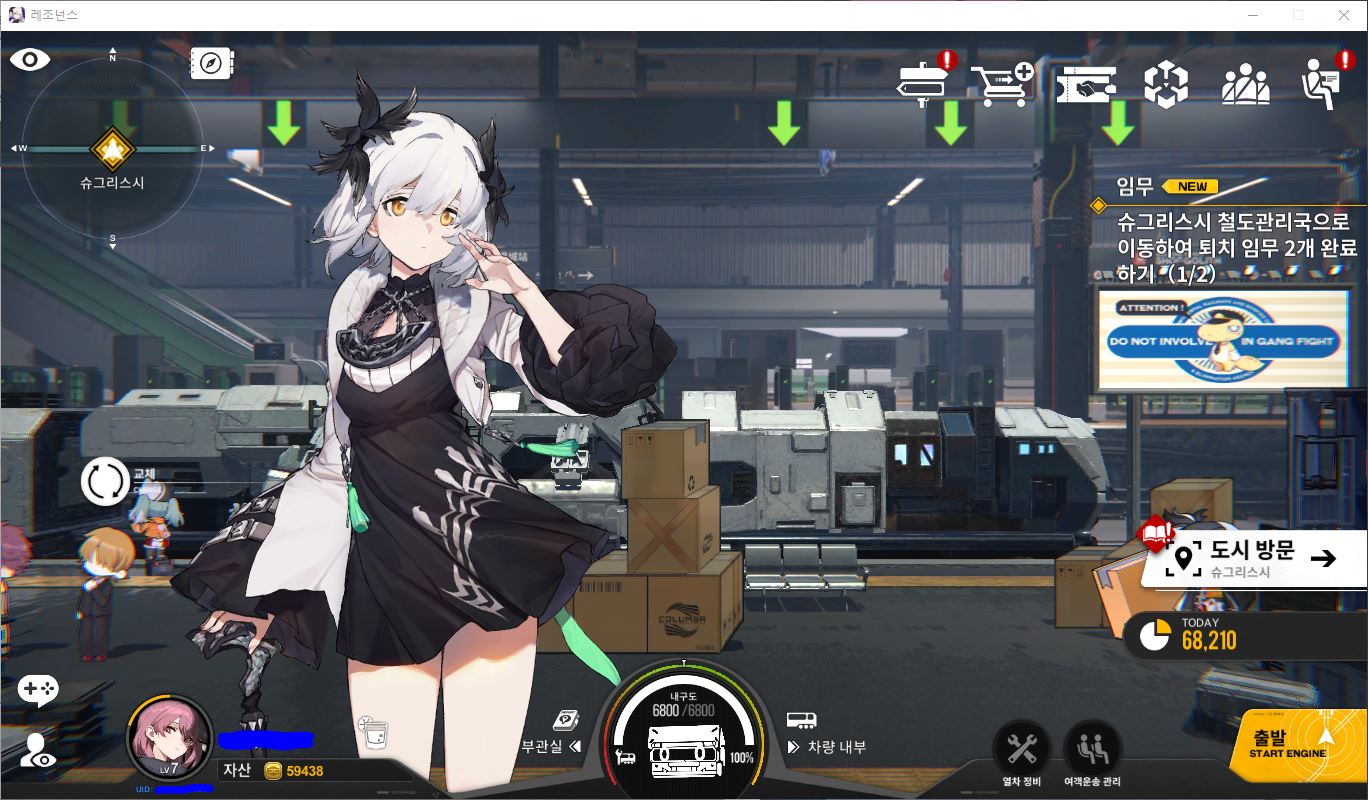The height and width of the screenshot is (800, 1368).
Task: Open the pink-haired player avatar profile
Action: pyautogui.click(x=169, y=739)
